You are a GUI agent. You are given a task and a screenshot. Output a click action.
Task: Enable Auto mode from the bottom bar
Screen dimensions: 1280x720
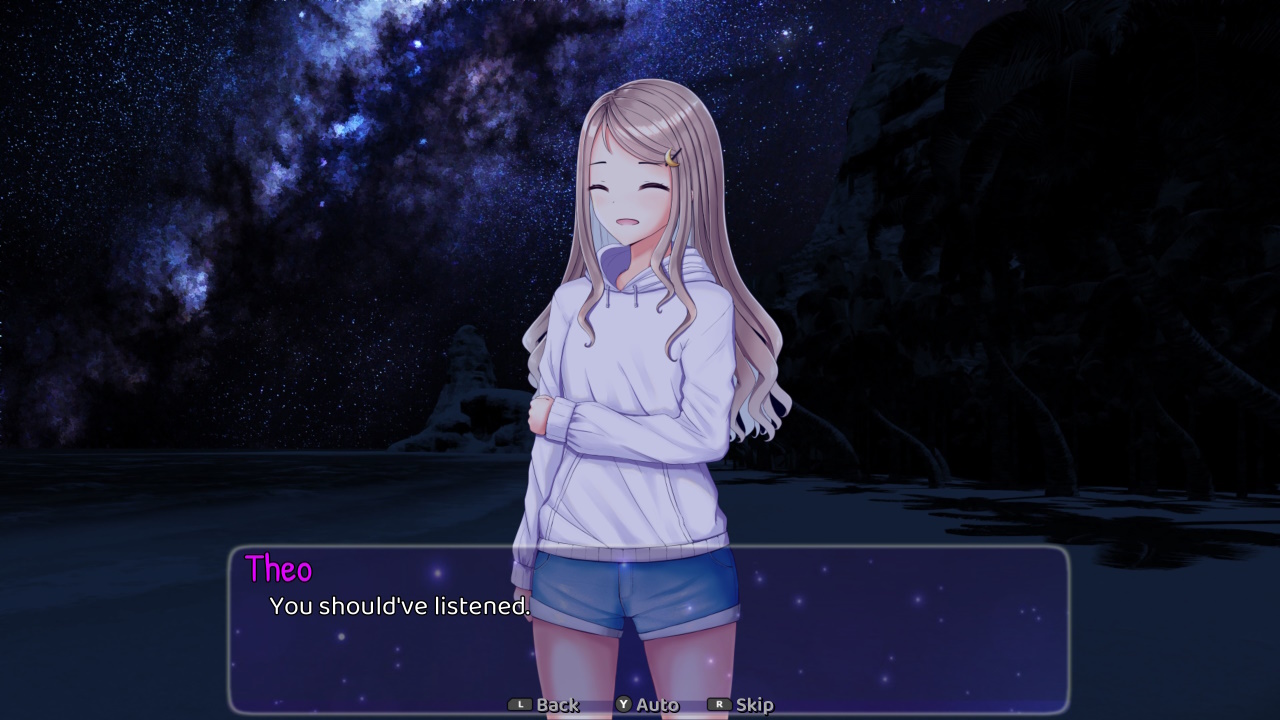[655, 704]
